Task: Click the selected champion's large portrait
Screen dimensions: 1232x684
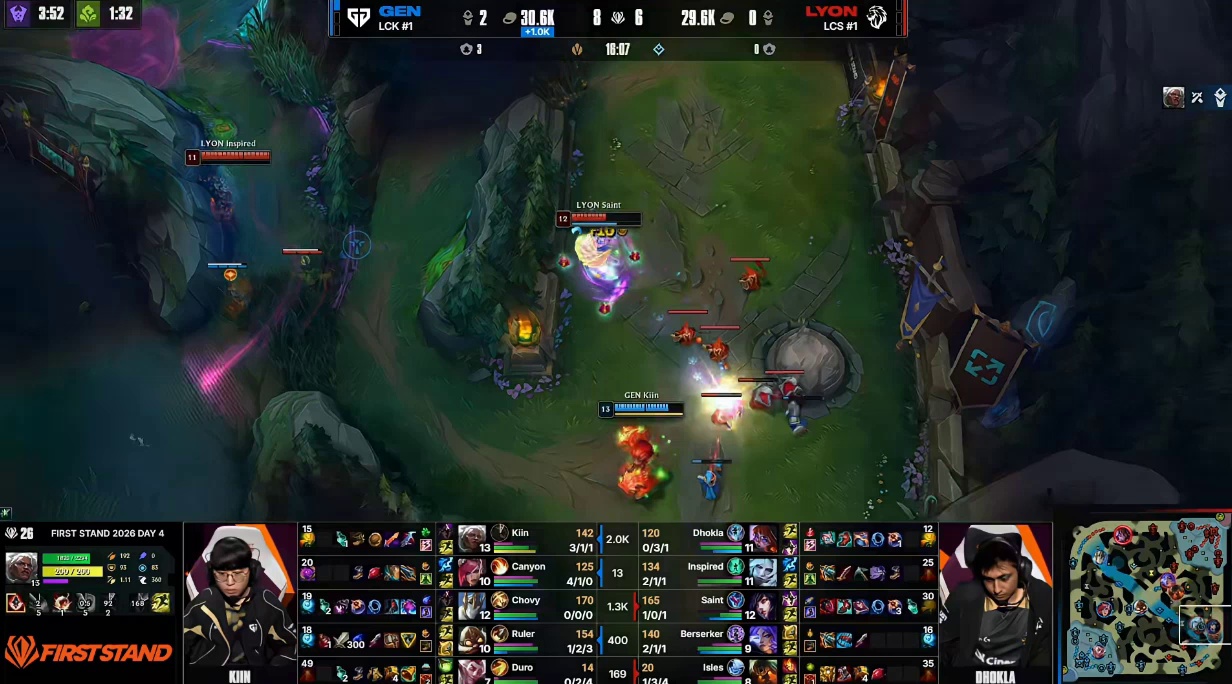Action: click(x=22, y=567)
